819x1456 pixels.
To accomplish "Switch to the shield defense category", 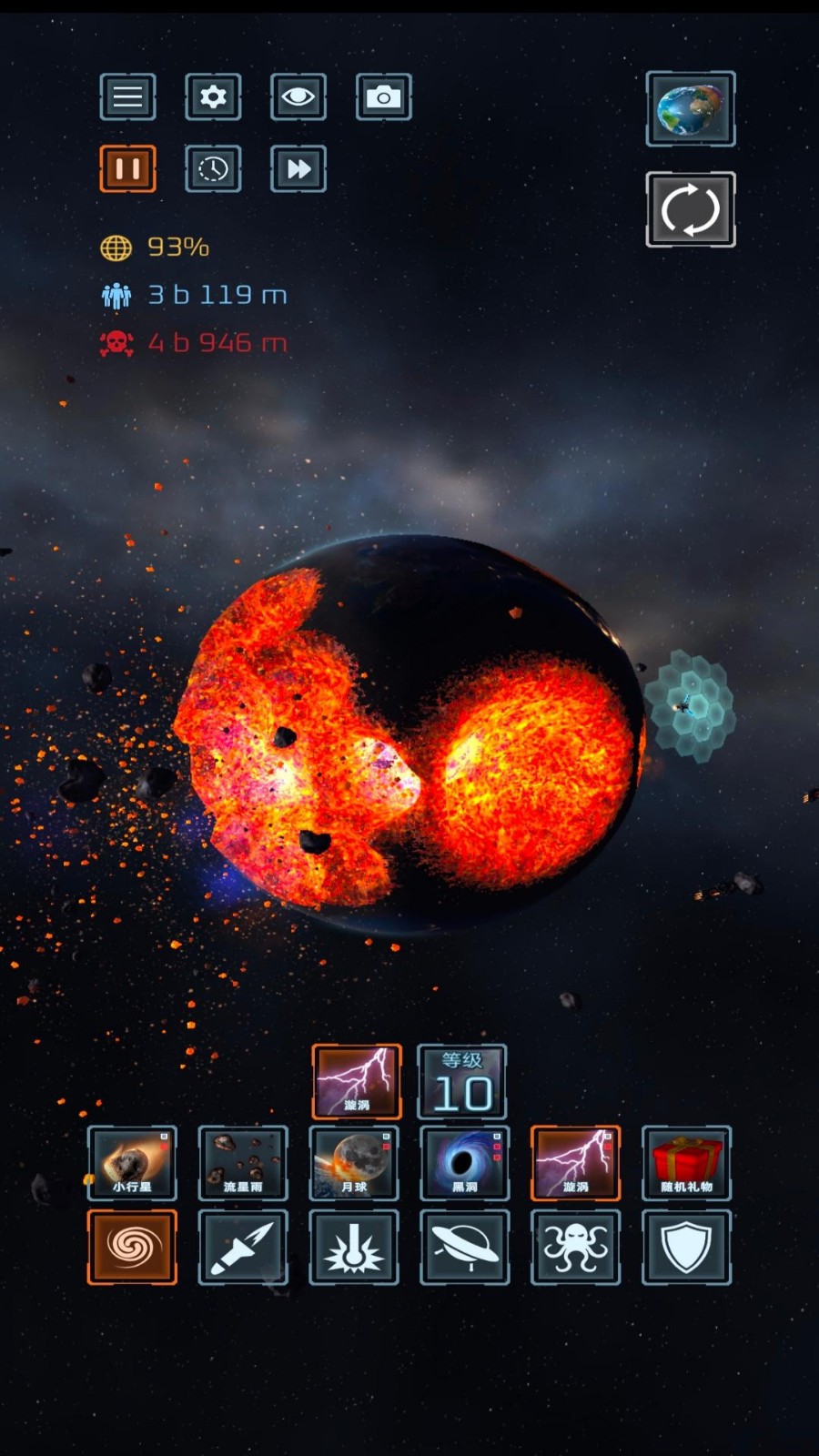I will [686, 1247].
